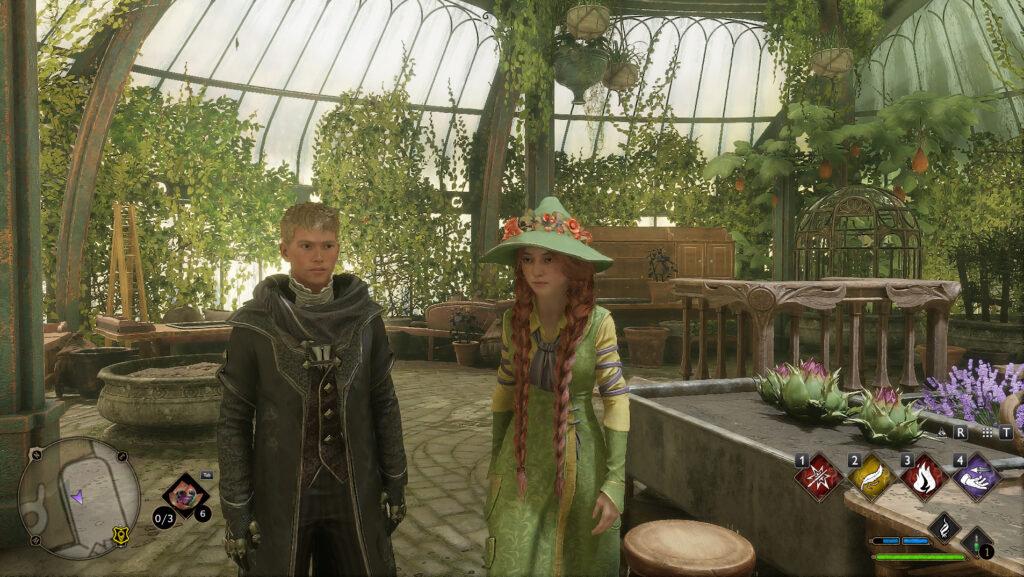Activate the yellow feather Levioso spell
The height and width of the screenshot is (577, 1024).
click(872, 477)
